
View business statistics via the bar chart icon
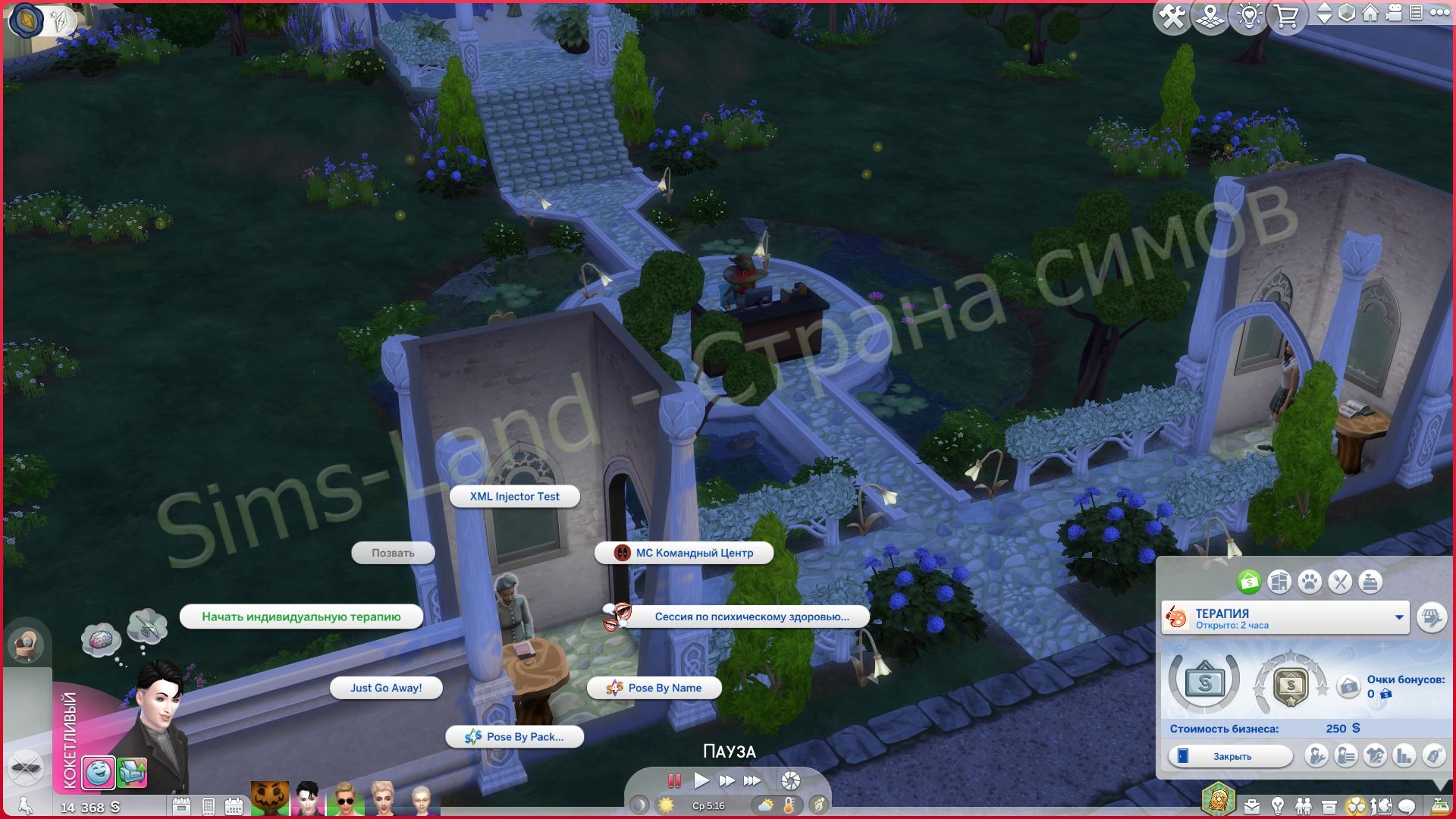(x=1404, y=757)
